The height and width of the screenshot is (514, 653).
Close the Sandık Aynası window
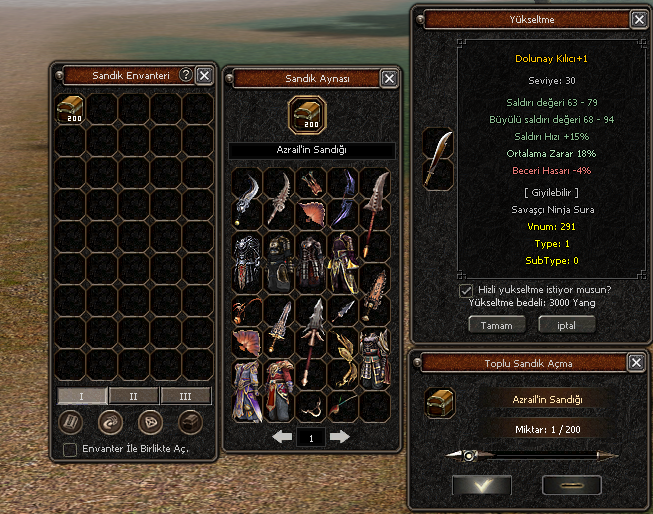tap(389, 79)
